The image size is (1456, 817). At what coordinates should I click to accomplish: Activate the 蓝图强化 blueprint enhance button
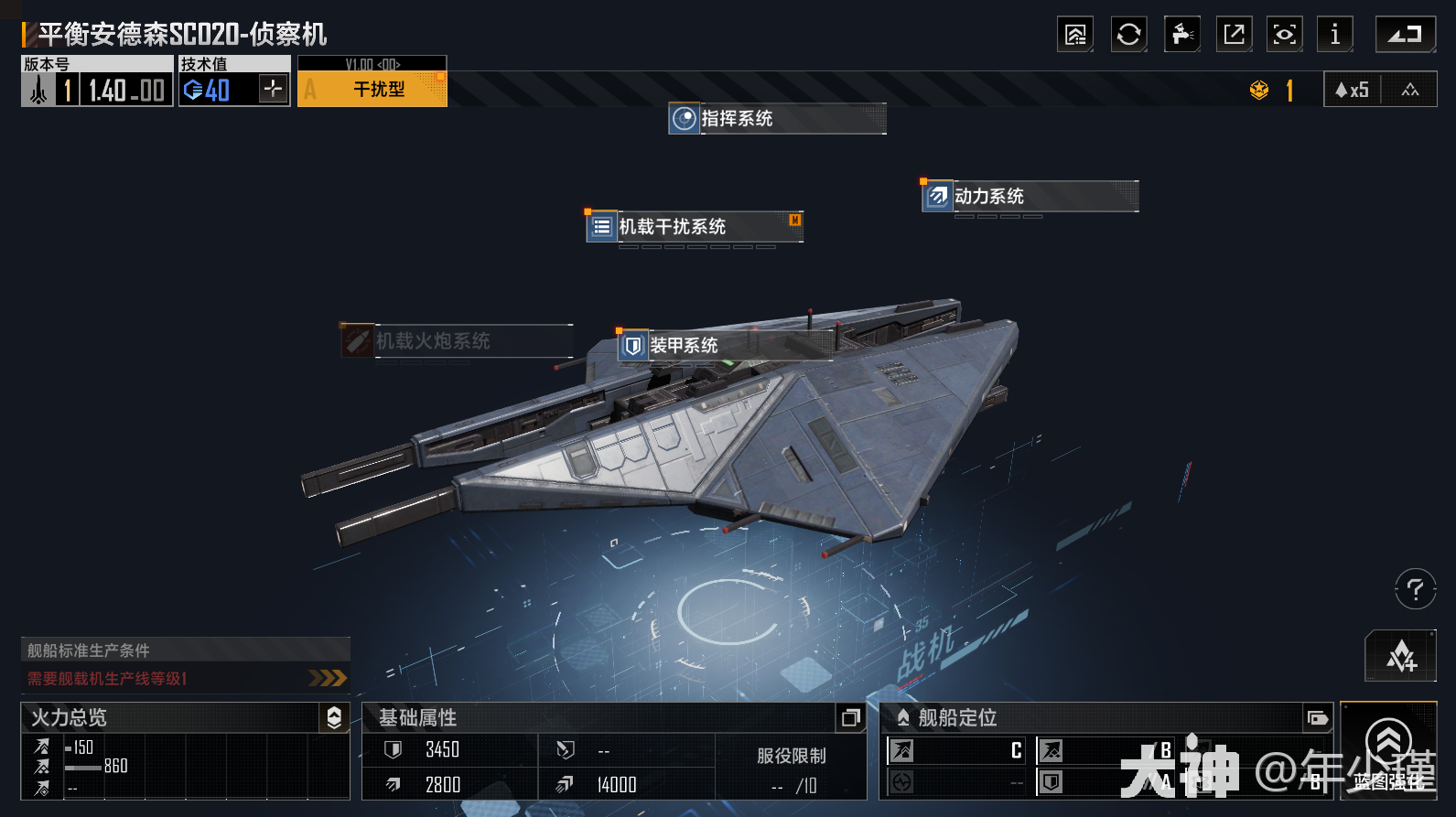(1388, 751)
